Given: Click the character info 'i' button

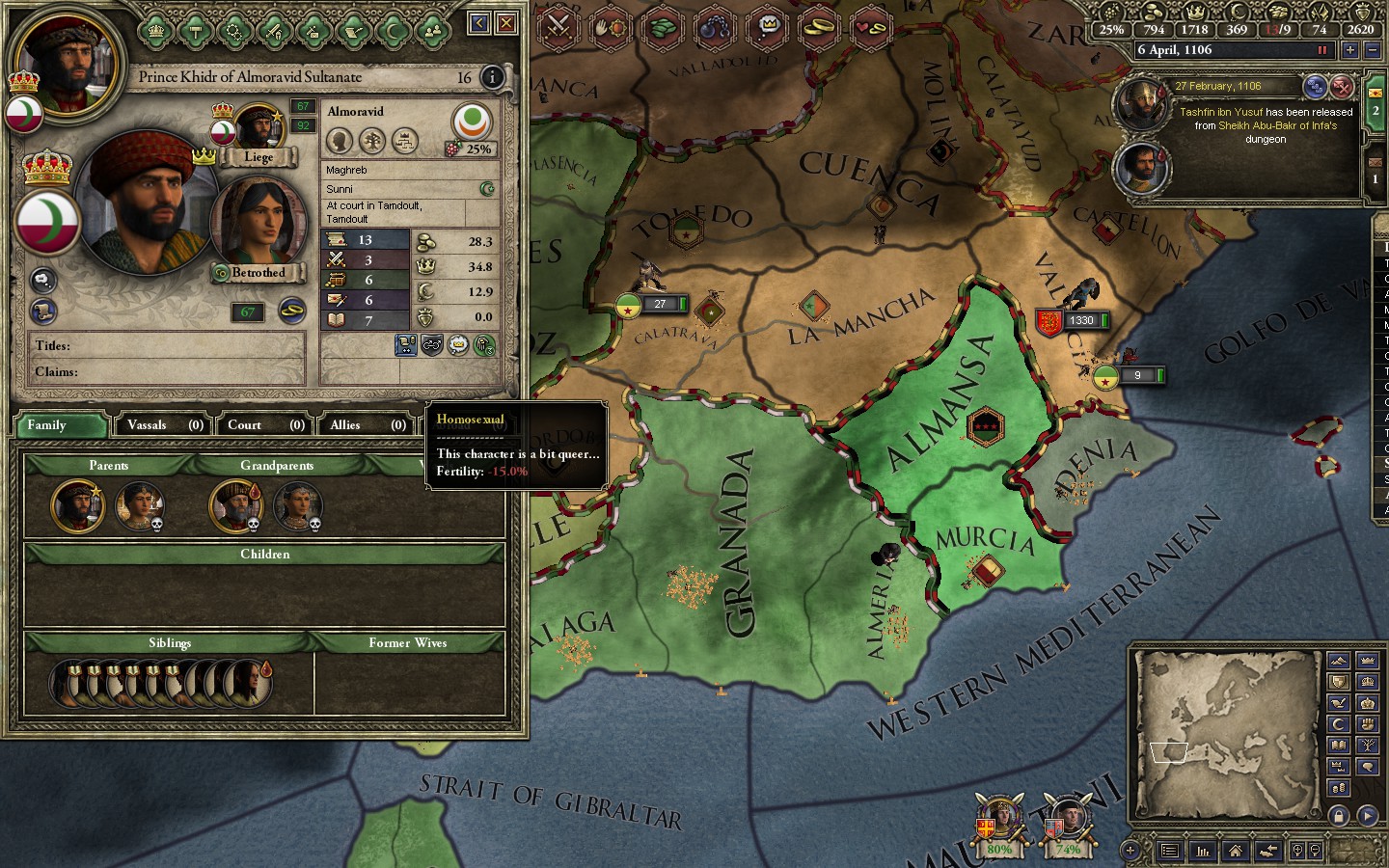Looking at the screenshot, I should (x=492, y=77).
